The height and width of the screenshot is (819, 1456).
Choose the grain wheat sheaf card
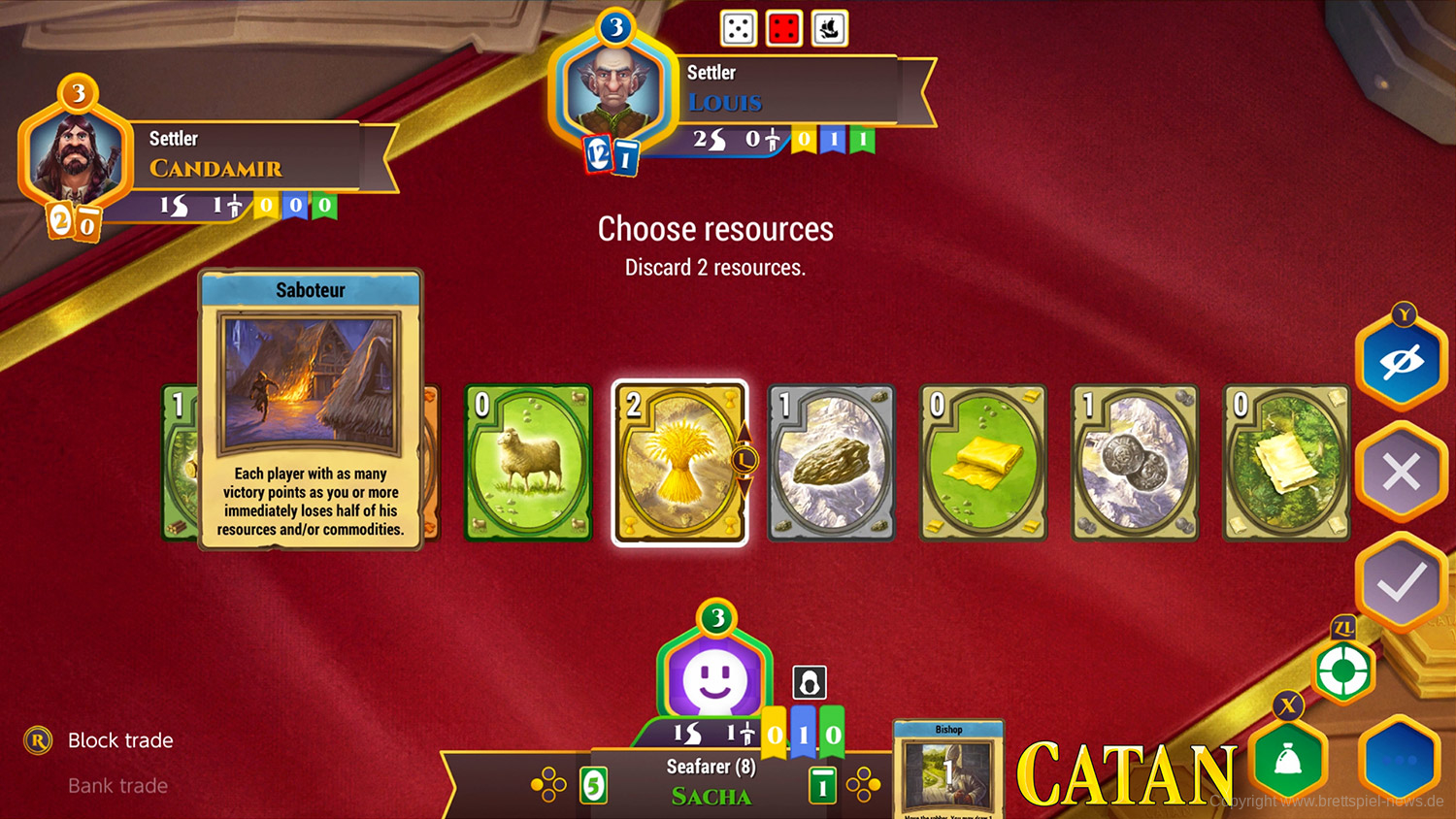coord(679,462)
